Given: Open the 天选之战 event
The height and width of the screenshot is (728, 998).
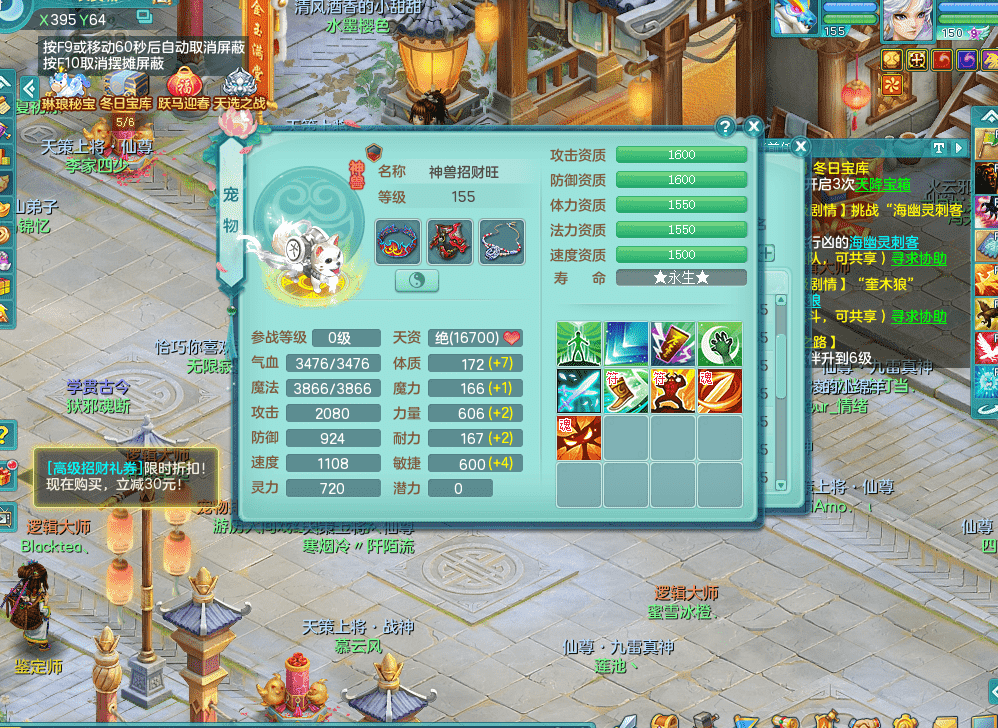Looking at the screenshot, I should click(x=240, y=88).
